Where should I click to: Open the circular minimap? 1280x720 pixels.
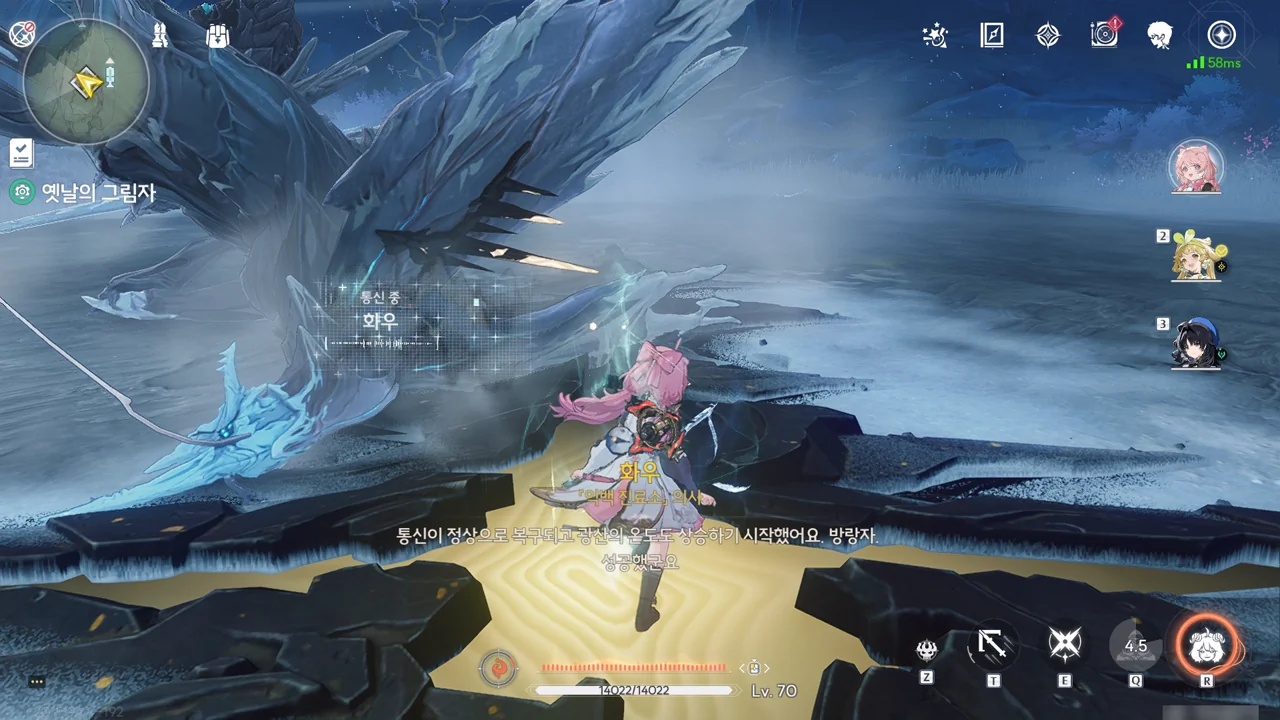(x=86, y=81)
